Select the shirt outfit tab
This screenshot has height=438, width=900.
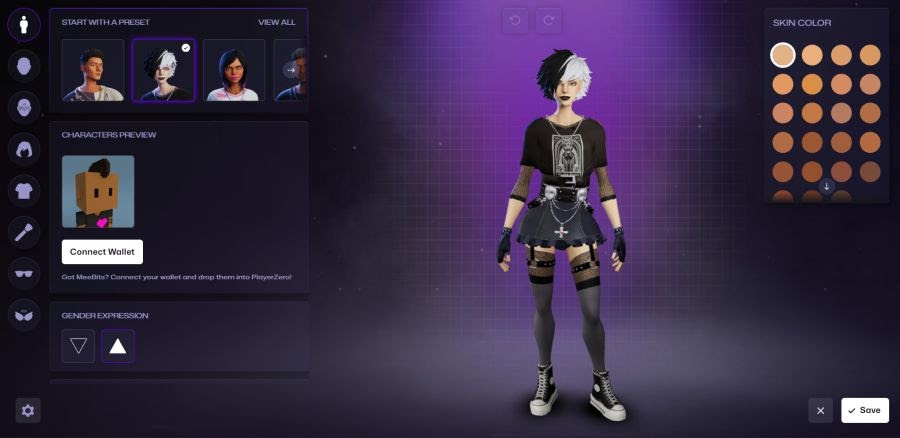24,190
